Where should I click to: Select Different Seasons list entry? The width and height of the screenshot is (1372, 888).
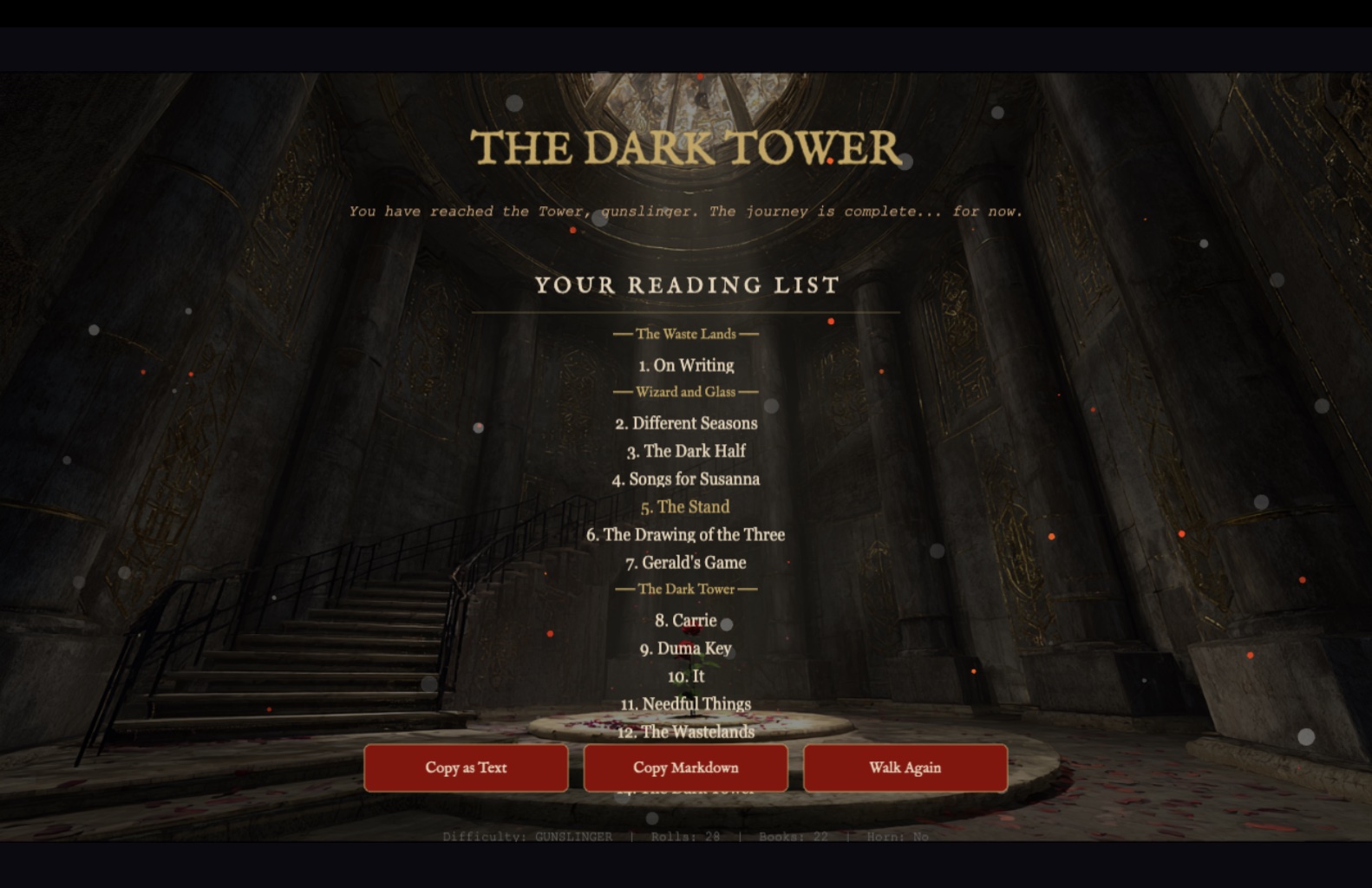pos(686,423)
